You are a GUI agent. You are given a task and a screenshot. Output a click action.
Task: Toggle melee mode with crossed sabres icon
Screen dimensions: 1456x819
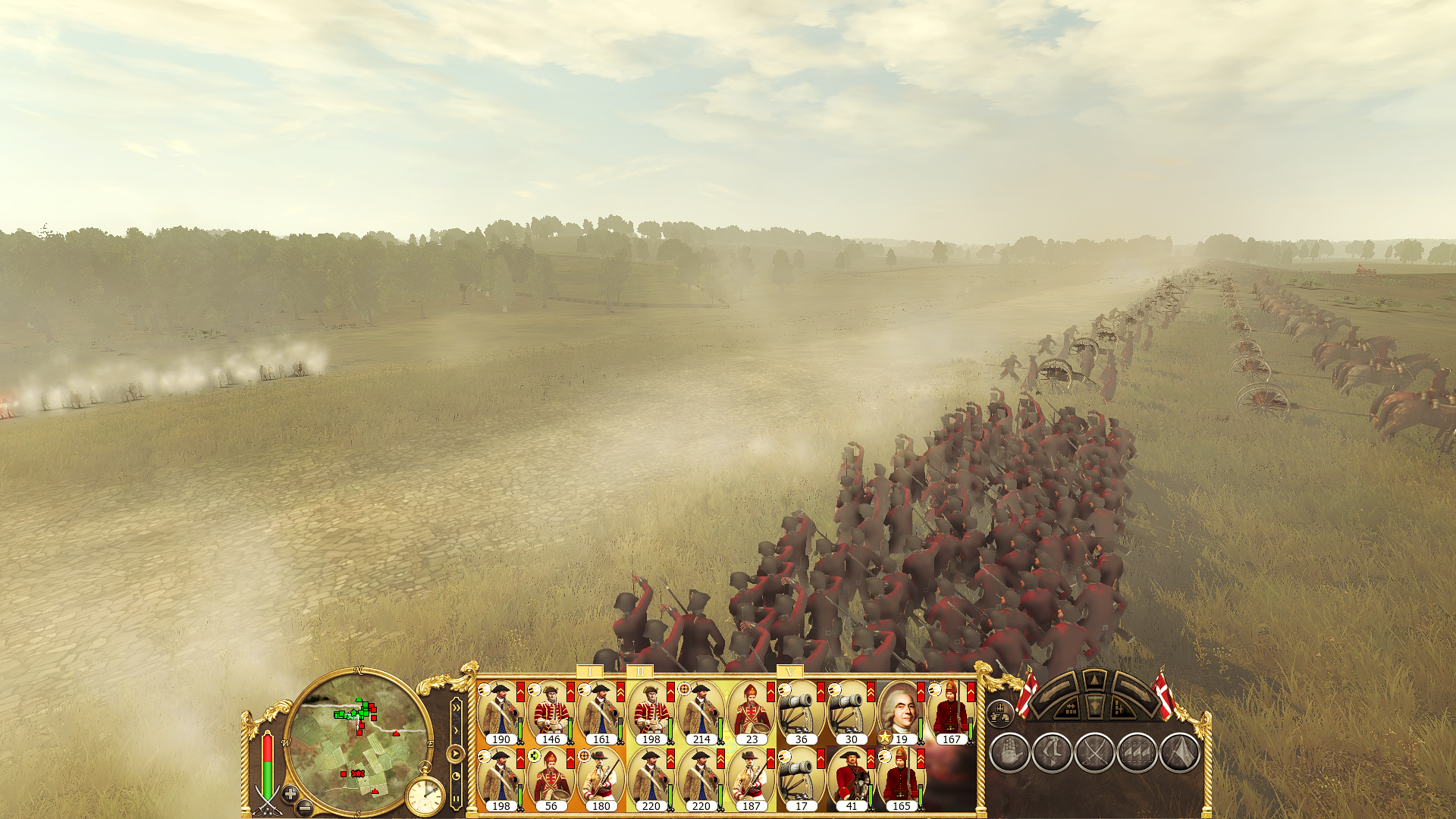[x=1094, y=753]
